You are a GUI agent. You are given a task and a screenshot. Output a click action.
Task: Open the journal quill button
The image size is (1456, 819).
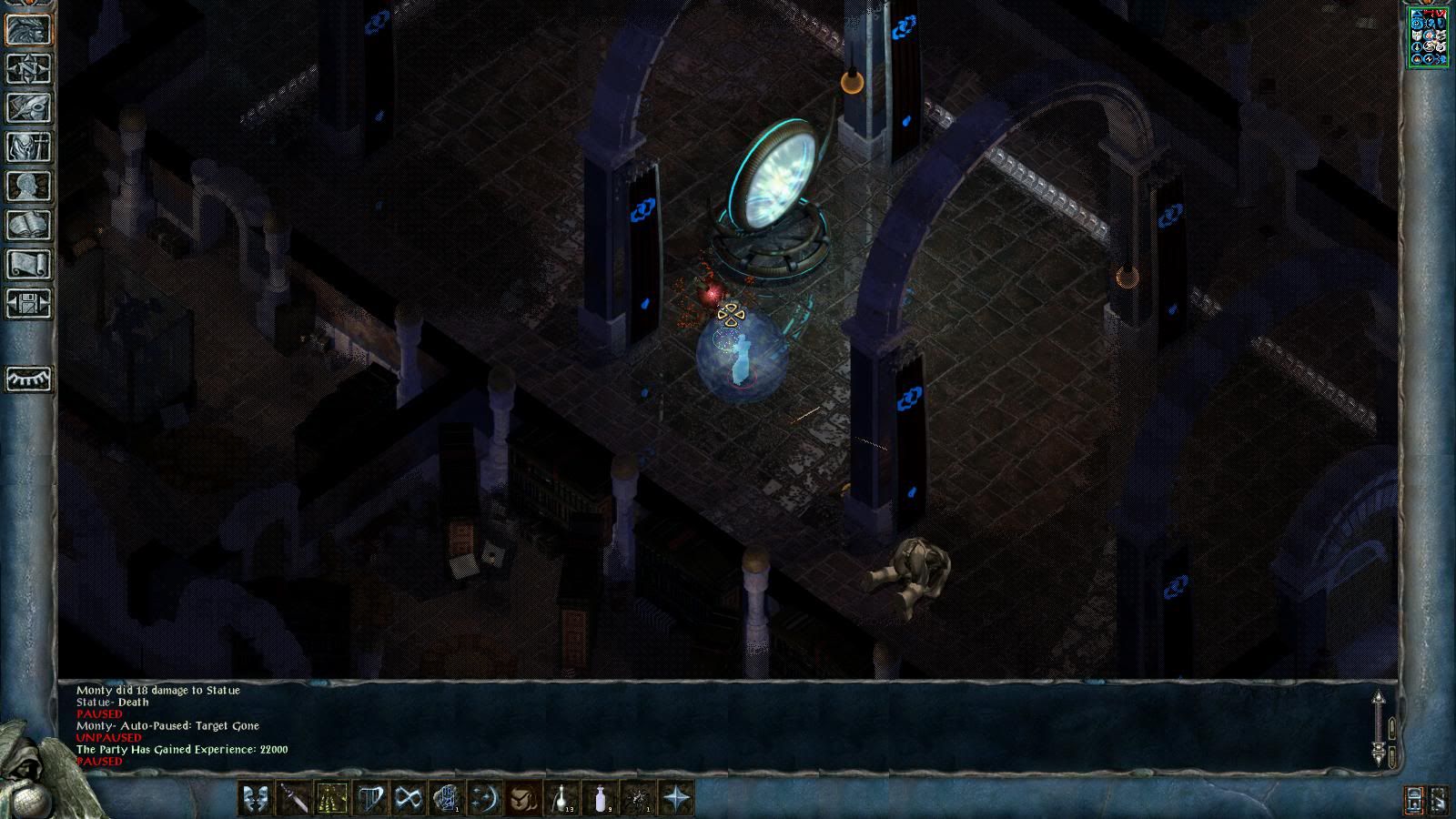pos(29,107)
